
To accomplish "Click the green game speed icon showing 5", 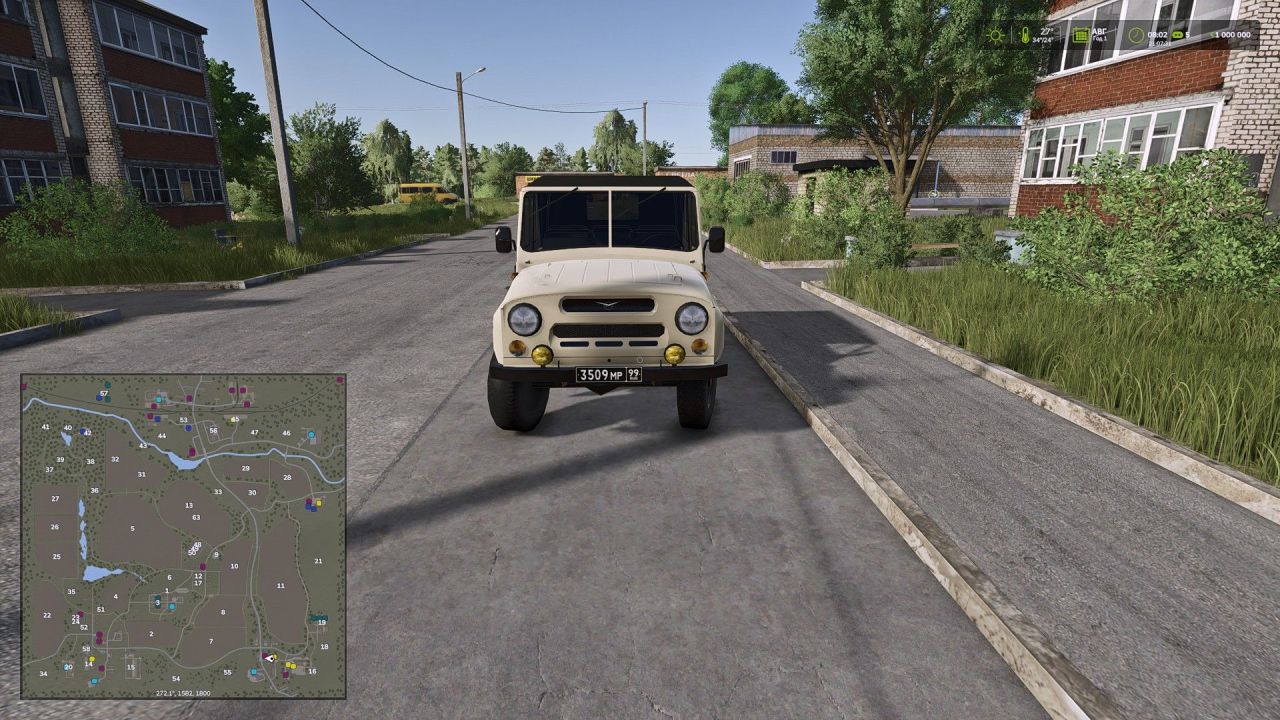I will 1177,35.
